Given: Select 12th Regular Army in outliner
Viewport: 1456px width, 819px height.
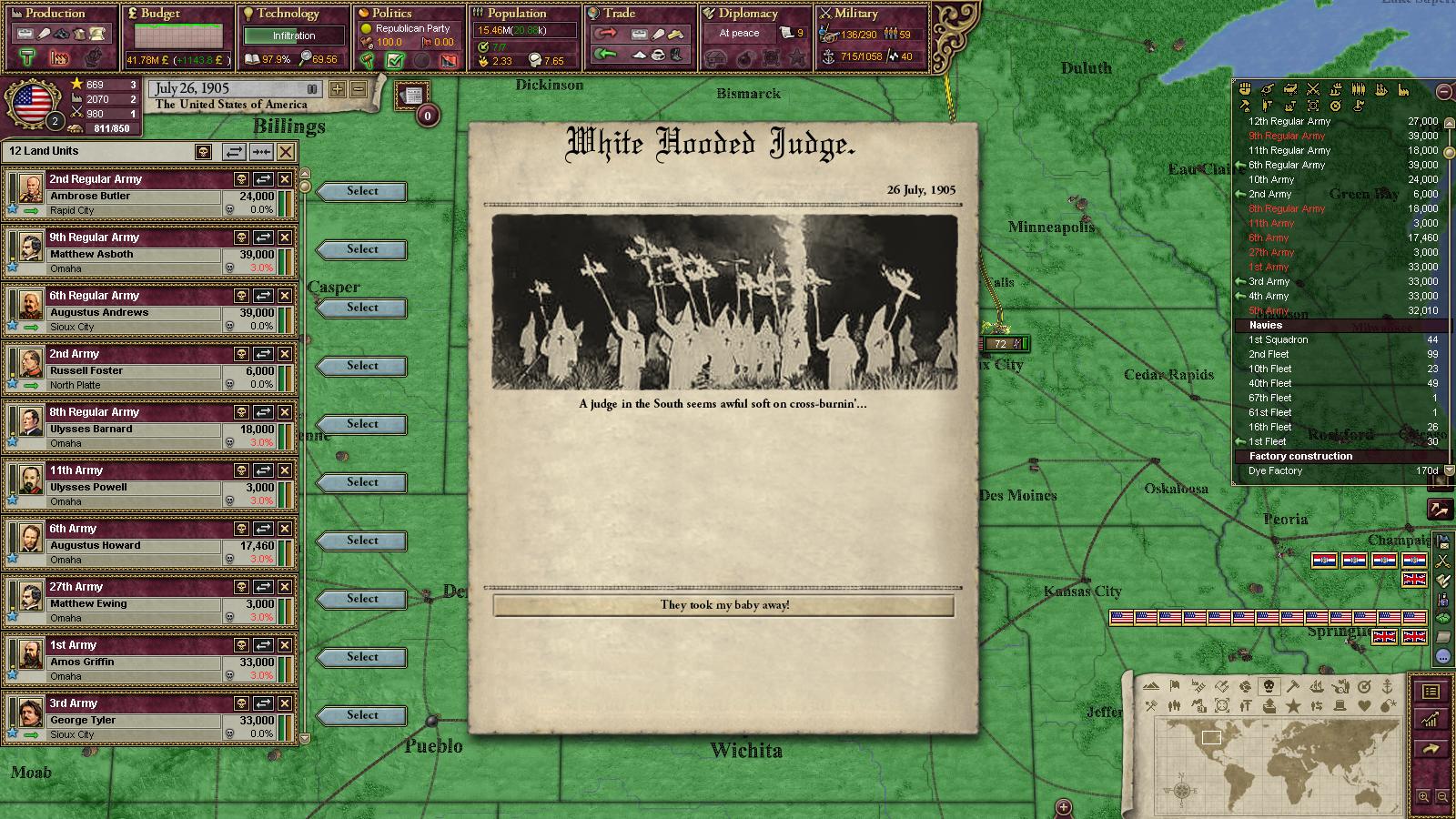Looking at the screenshot, I should pyautogui.click(x=1289, y=121).
